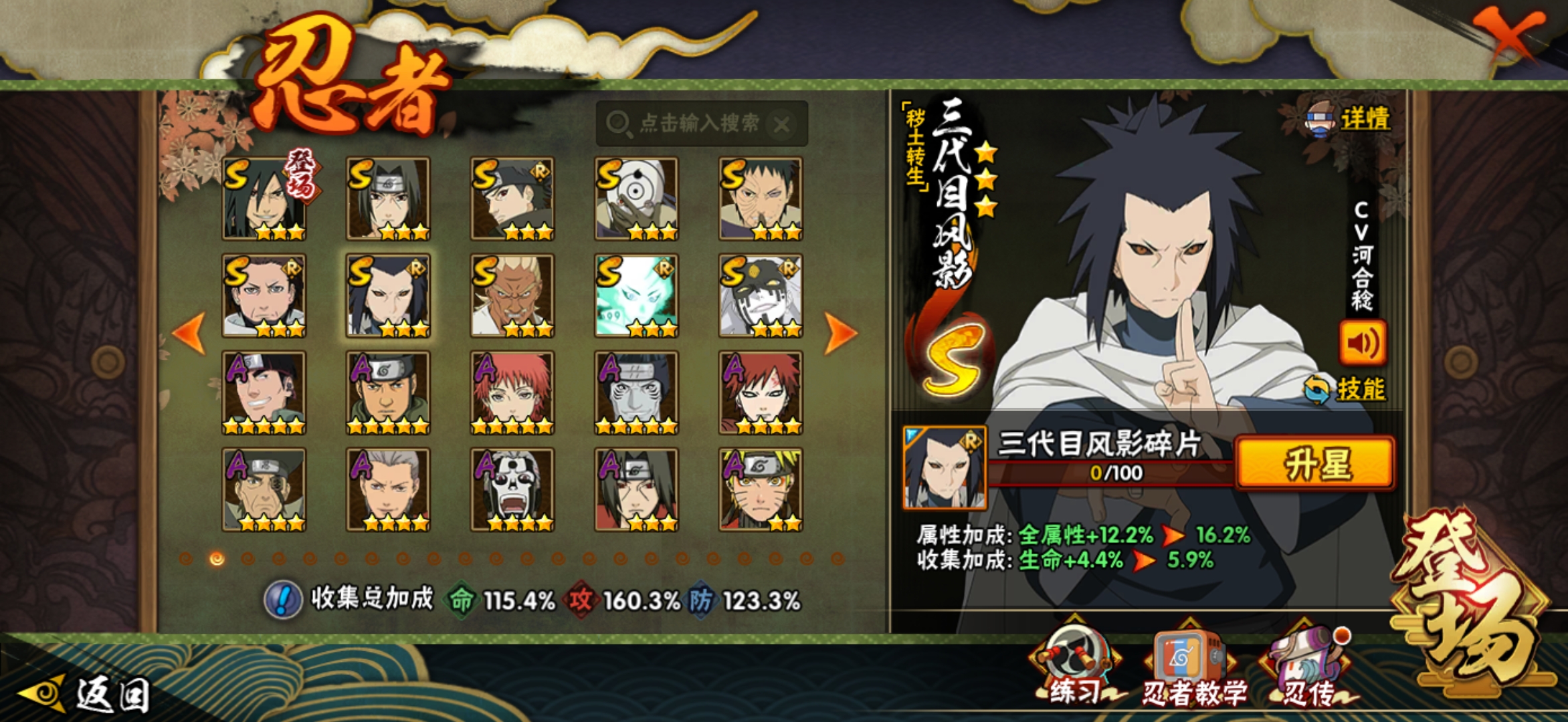Go to the next ninja page arrow

(x=840, y=332)
